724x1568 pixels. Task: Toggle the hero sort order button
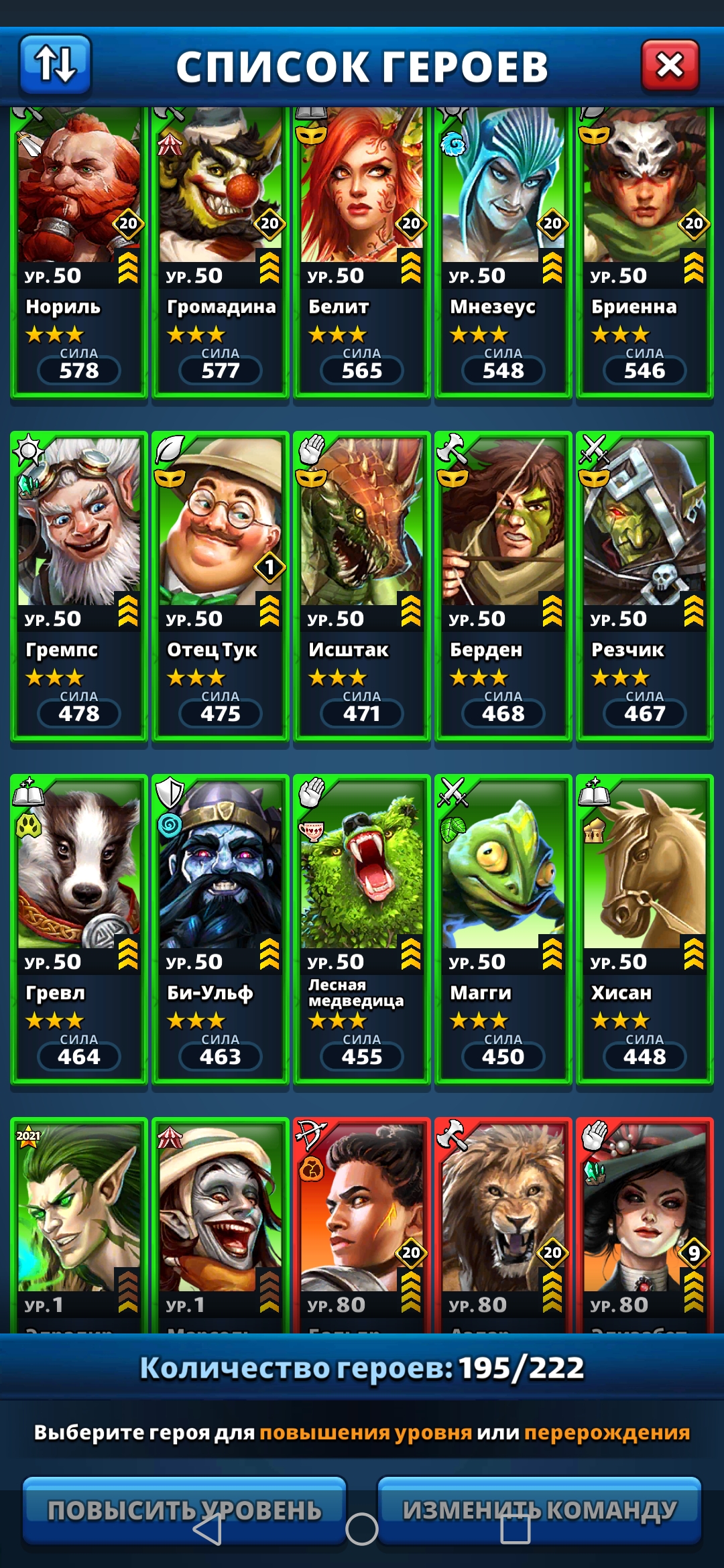[55, 65]
